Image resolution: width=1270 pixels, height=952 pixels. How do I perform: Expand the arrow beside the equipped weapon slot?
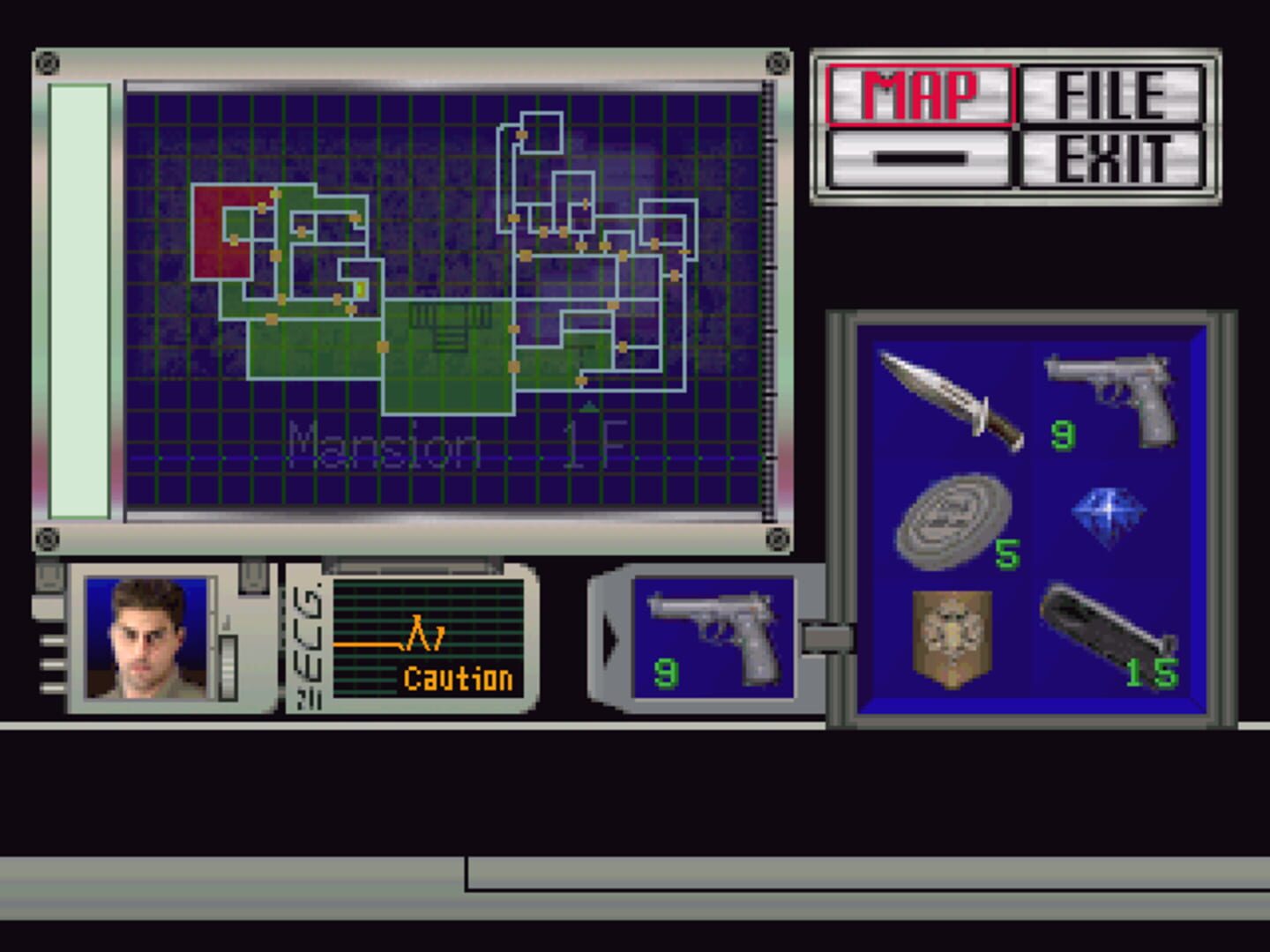[609, 639]
